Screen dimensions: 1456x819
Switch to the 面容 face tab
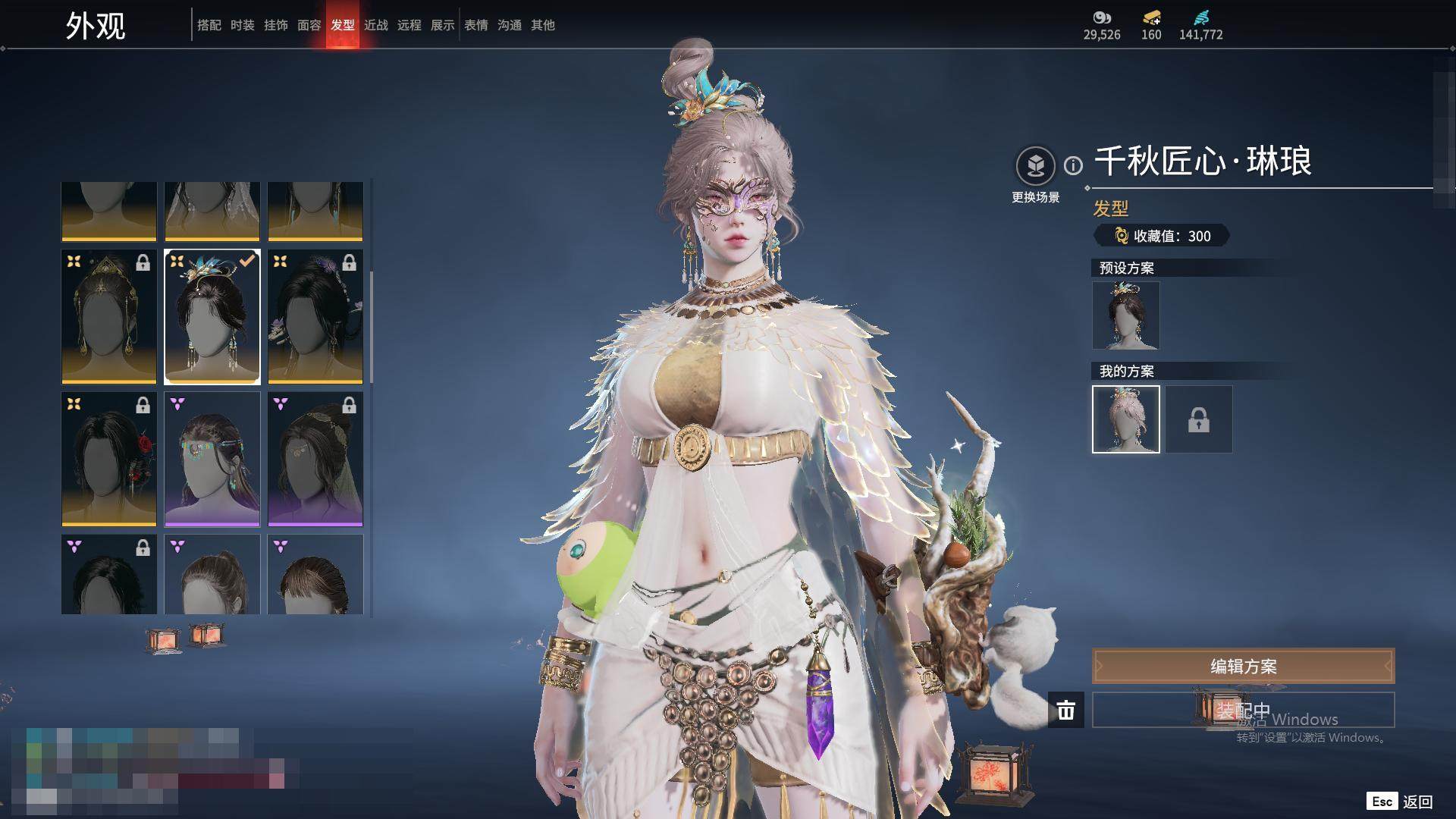click(309, 25)
